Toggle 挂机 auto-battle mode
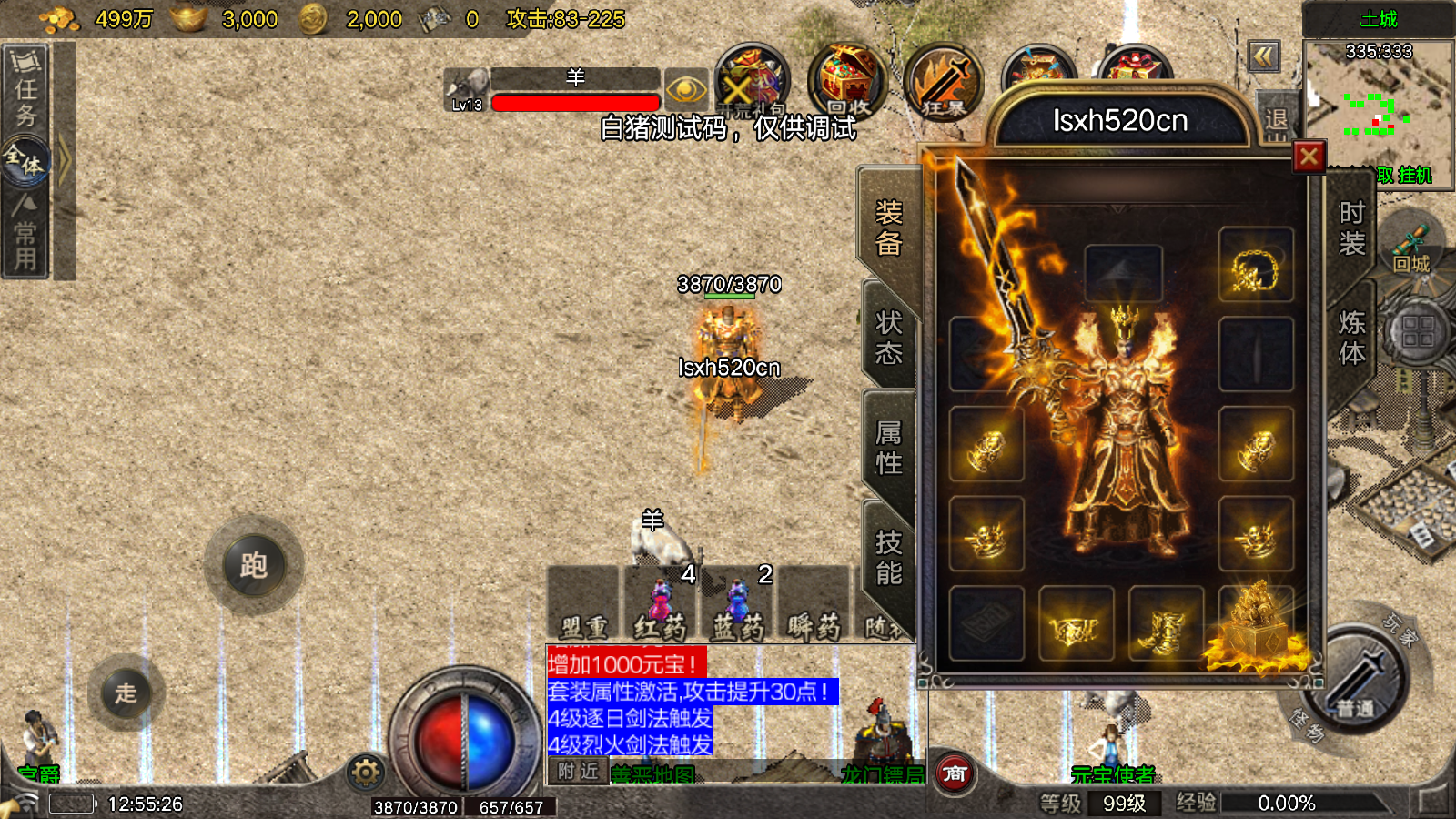Screen dimensions: 1456x819 (x=1415, y=176)
